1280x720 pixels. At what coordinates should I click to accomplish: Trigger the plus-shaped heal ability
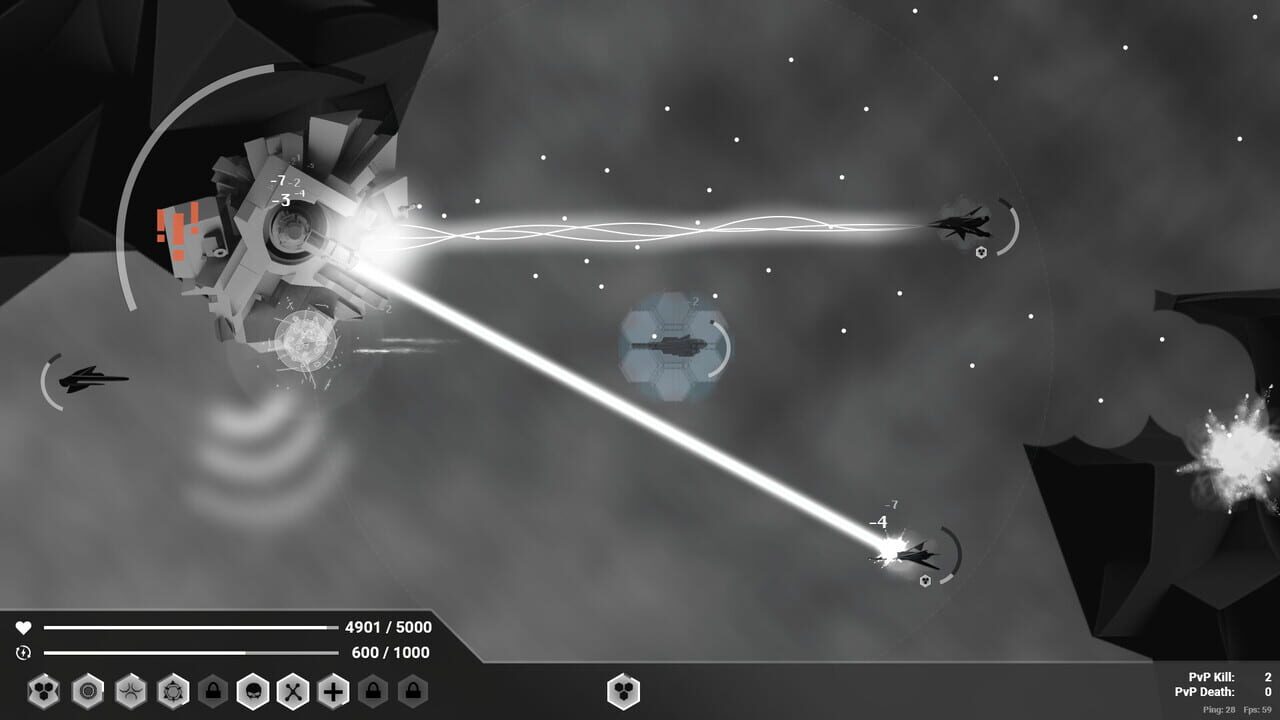click(333, 691)
